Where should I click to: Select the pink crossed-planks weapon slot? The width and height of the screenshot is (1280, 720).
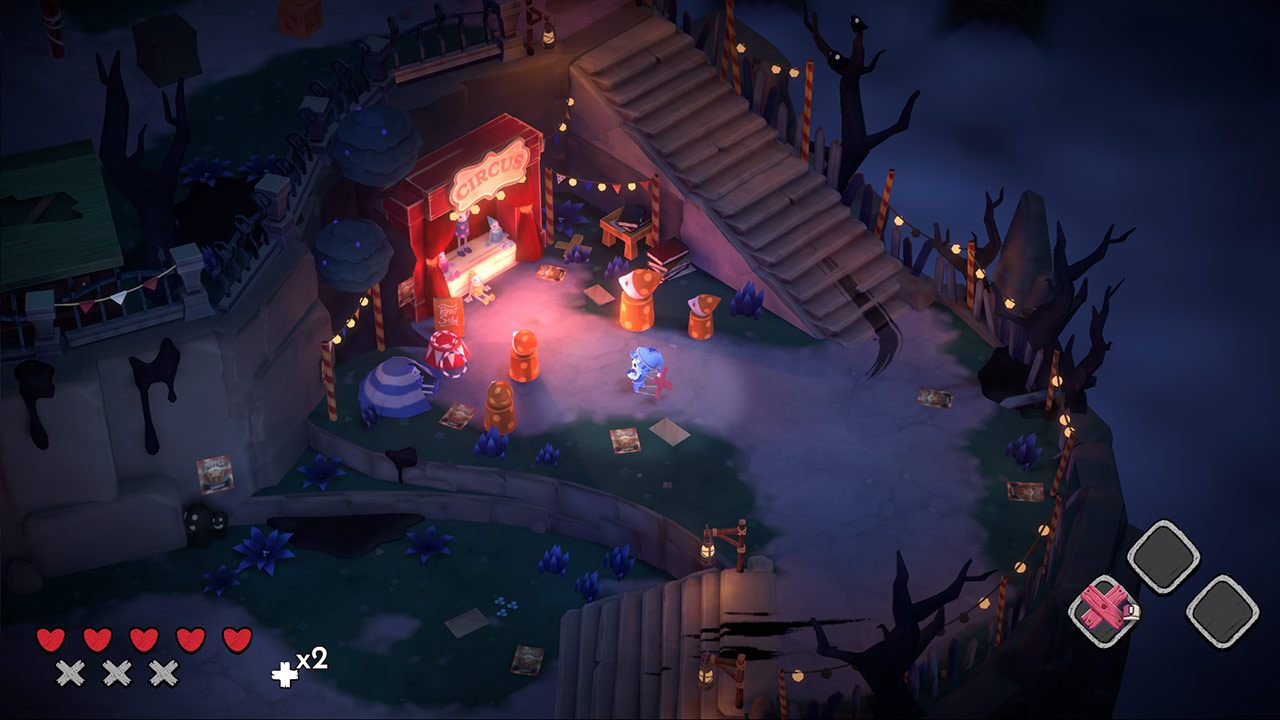1104,609
